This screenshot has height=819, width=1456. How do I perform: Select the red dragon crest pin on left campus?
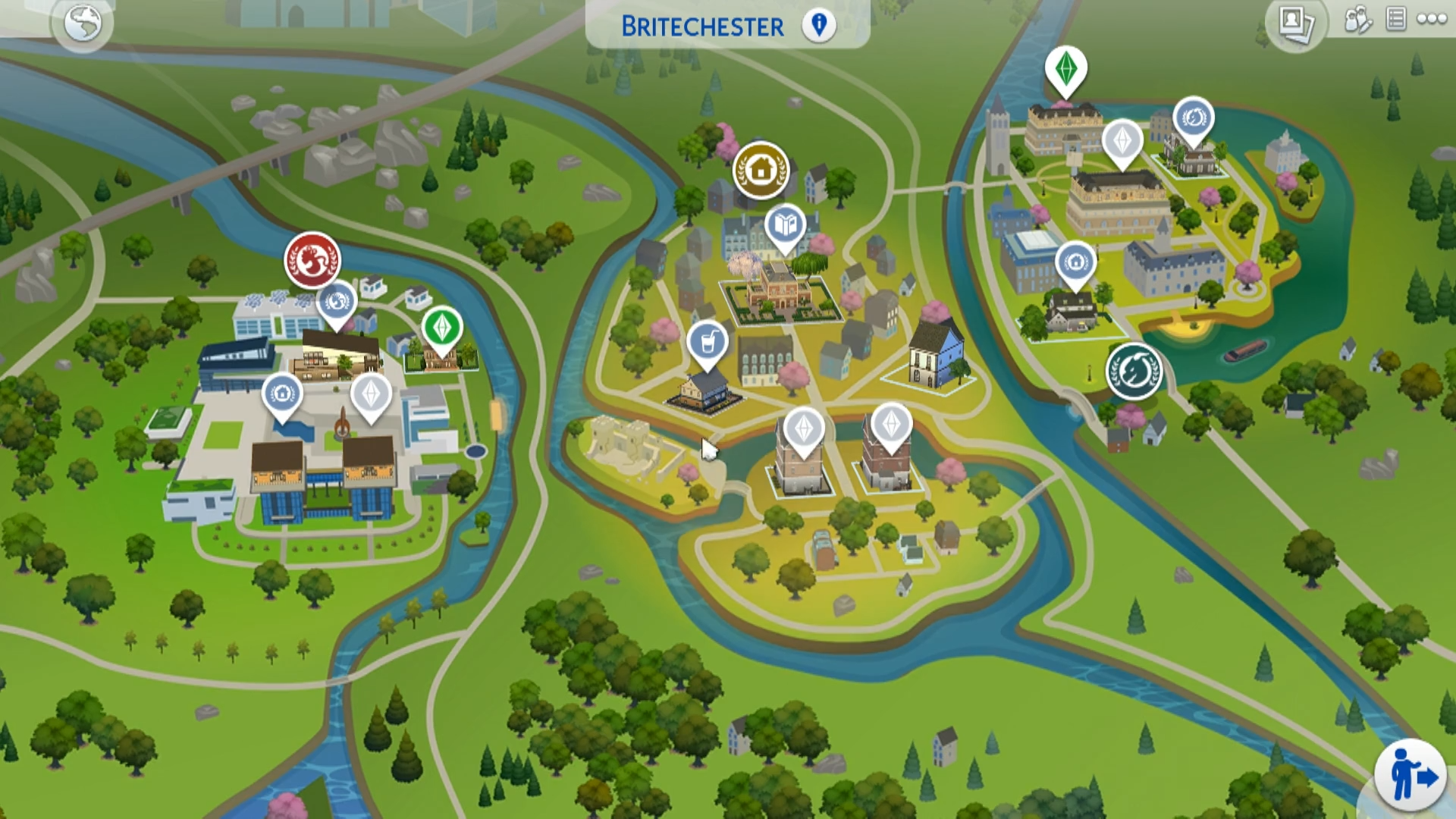click(x=312, y=260)
